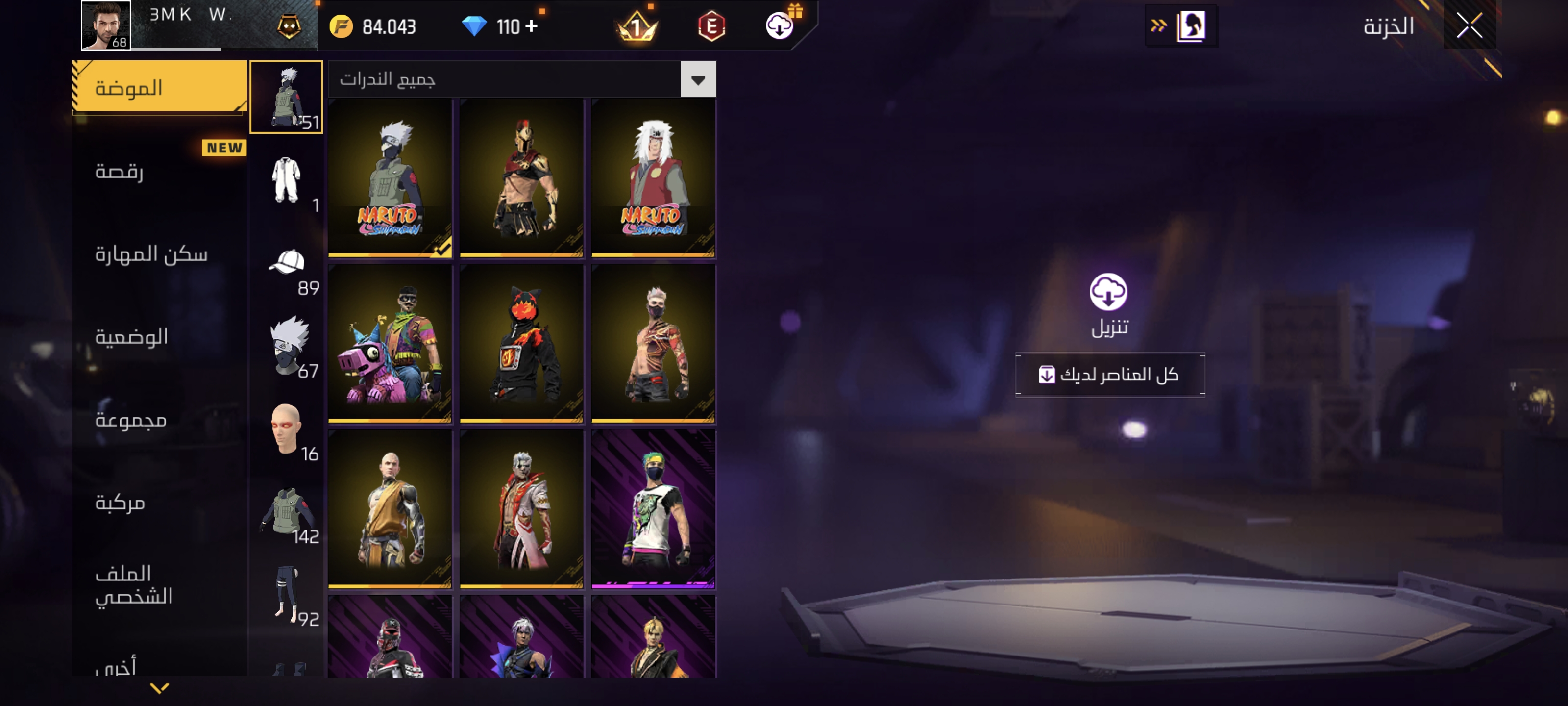Download all owned items button
Viewport: 1568px width, 706px height.
1109,375
